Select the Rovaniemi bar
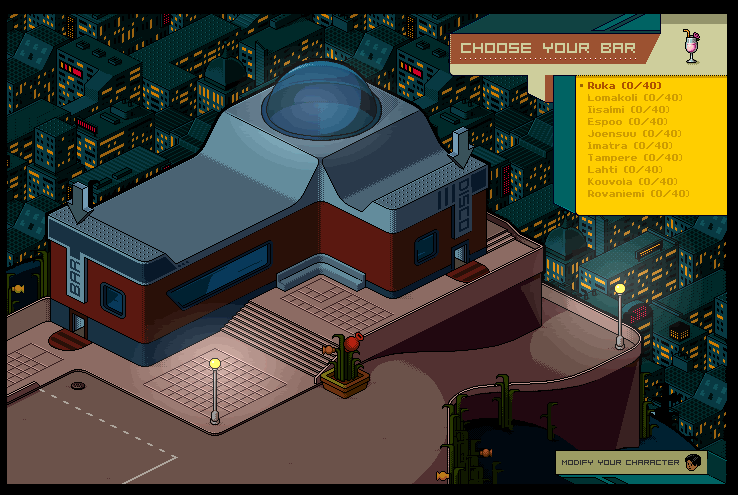This screenshot has width=738, height=495. pyautogui.click(x=638, y=194)
